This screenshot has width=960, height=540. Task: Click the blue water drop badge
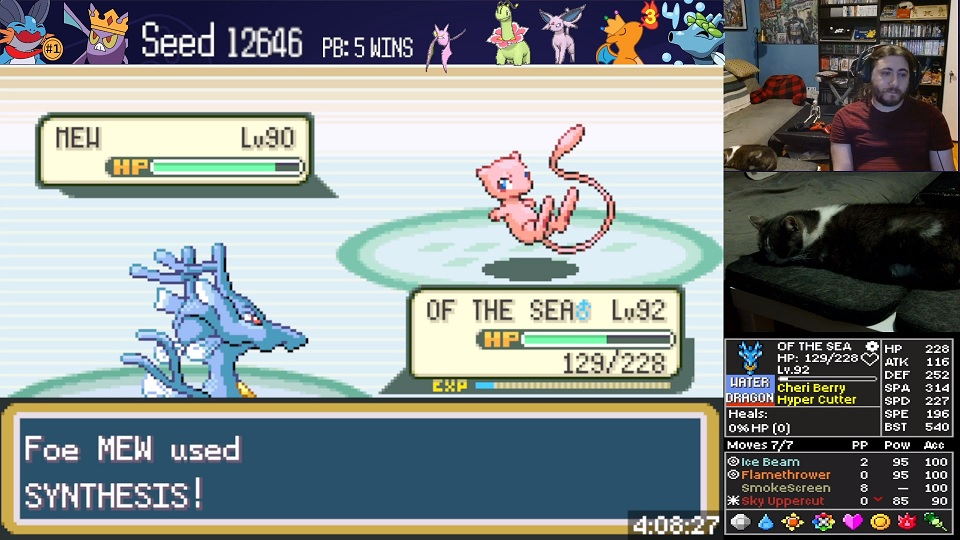tap(766, 522)
